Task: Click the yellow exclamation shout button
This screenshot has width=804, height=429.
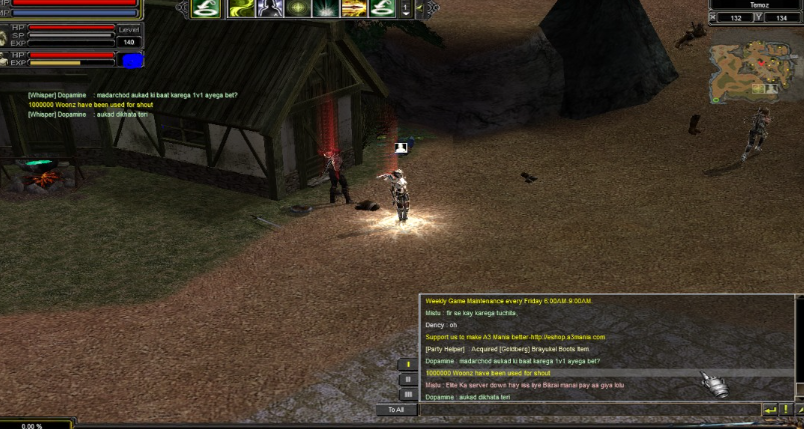Action: tap(408, 364)
